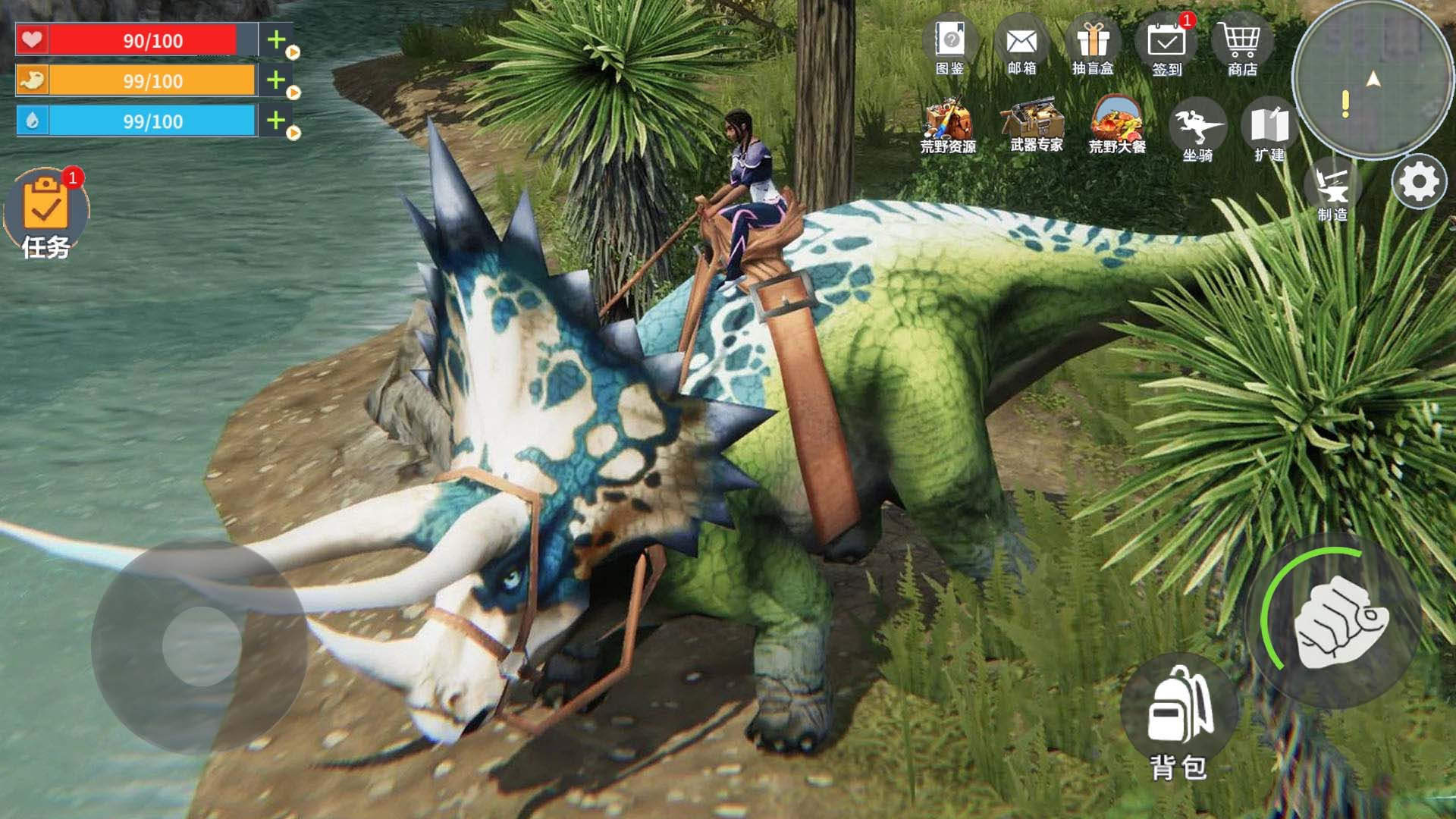Image resolution: width=1456 pixels, height=819 pixels.
Task: Open settings with the gear icon
Action: pos(1419,182)
